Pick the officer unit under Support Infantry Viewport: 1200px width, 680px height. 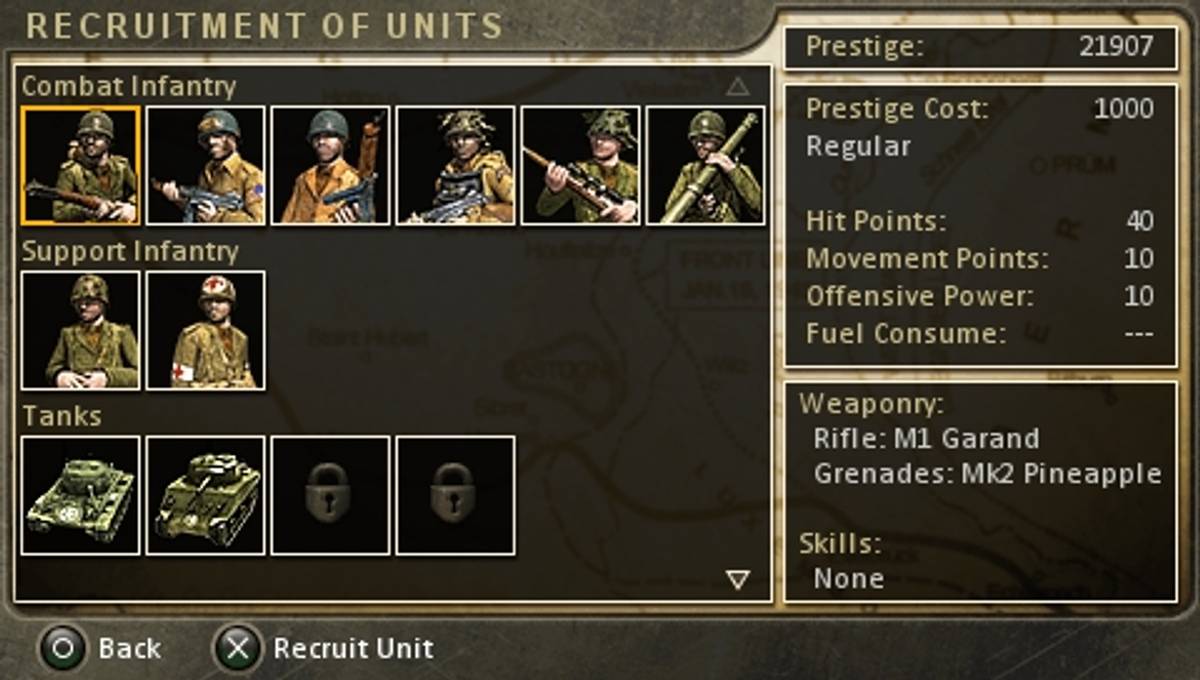81,330
